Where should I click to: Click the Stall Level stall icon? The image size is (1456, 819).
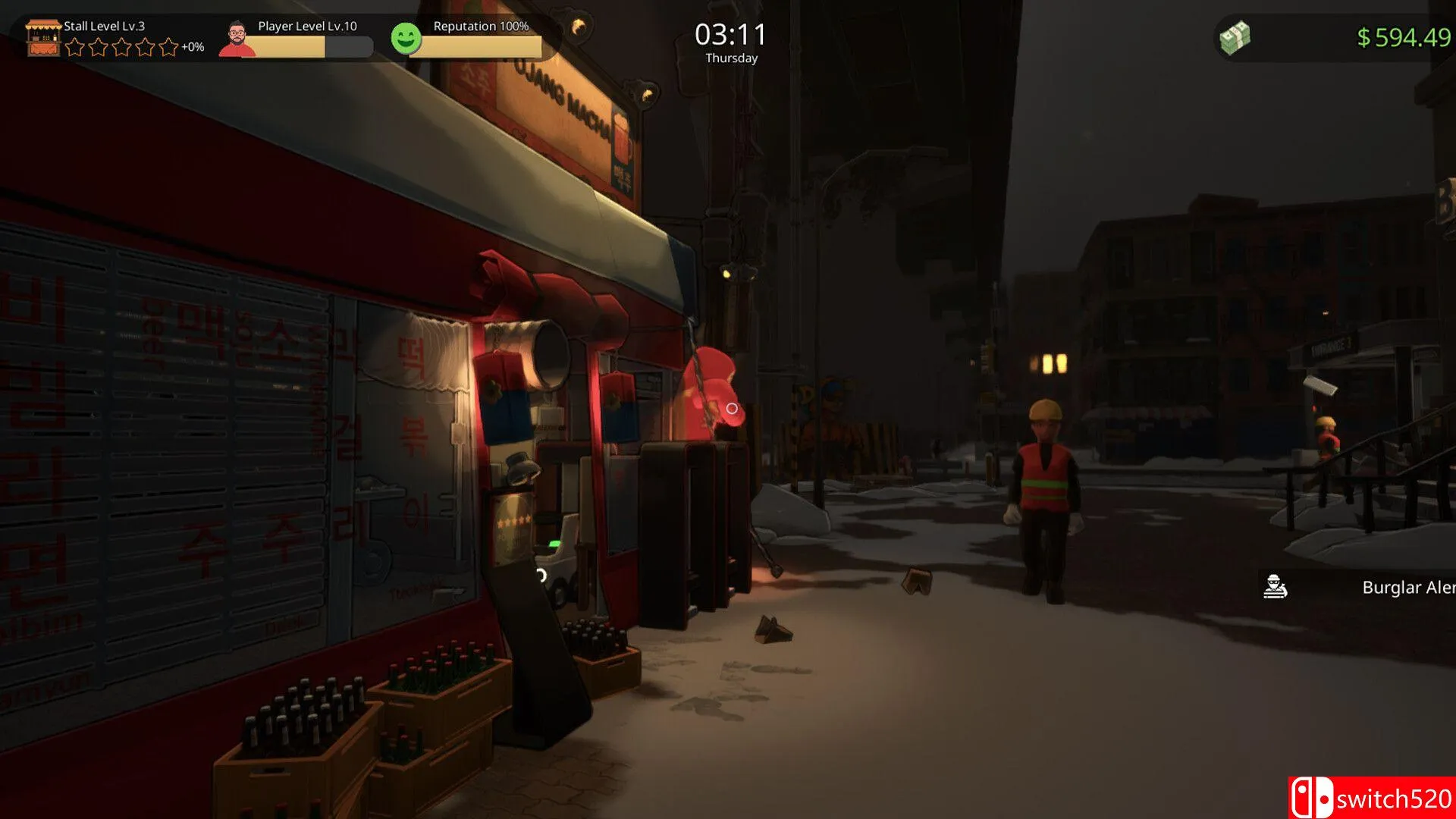coord(42,38)
